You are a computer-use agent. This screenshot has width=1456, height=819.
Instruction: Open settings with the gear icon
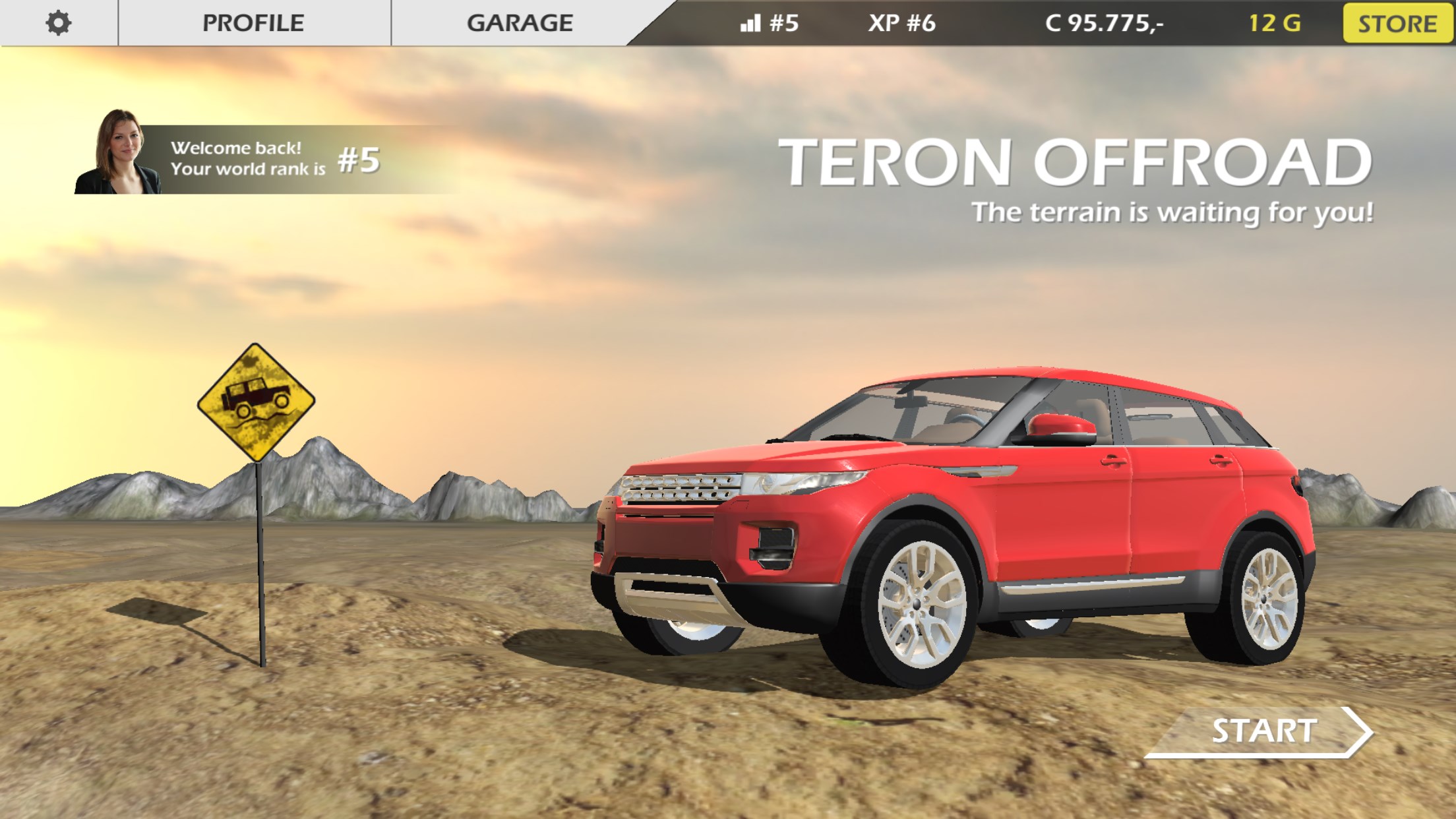click(58, 23)
